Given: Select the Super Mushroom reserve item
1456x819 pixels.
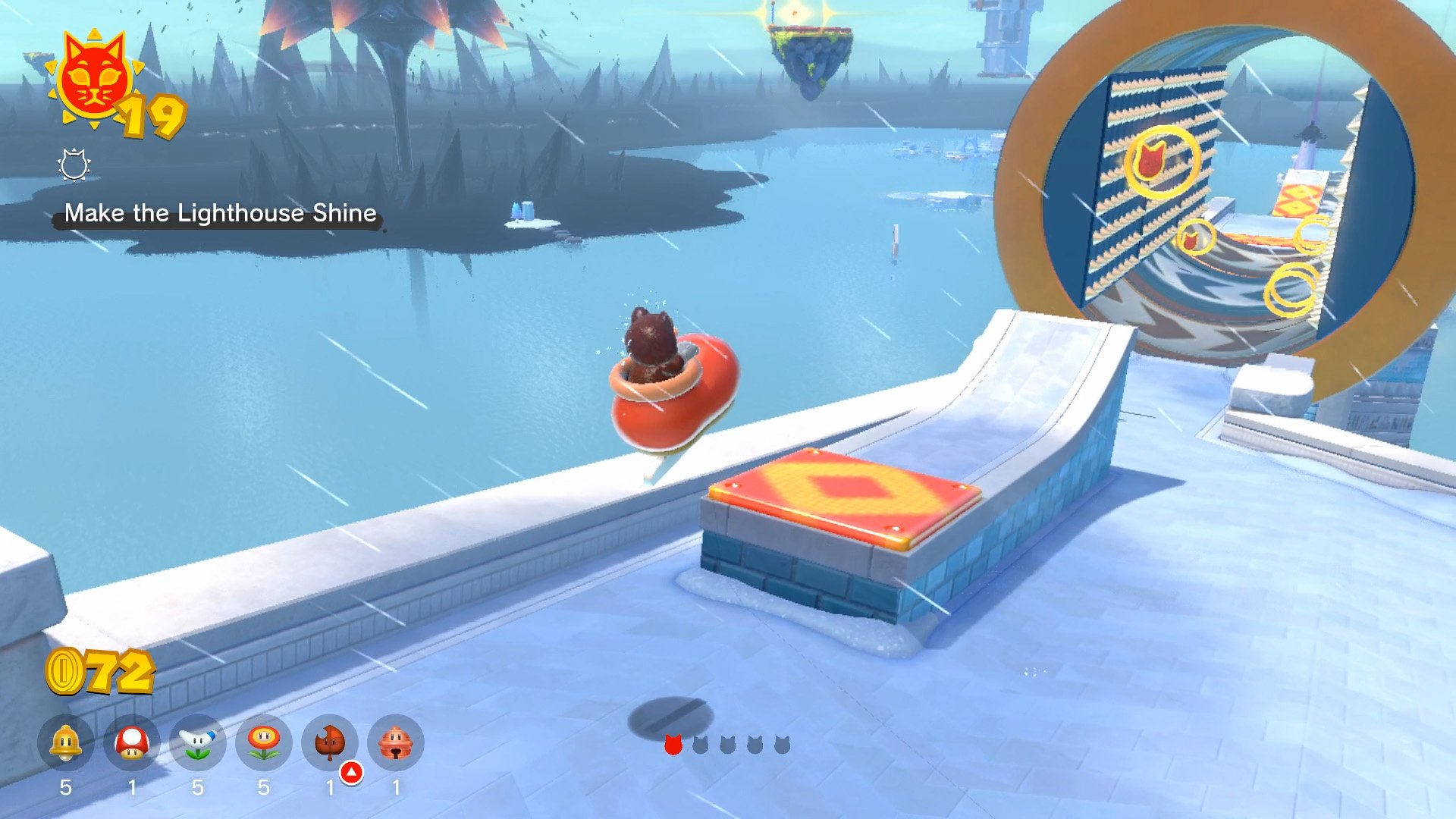Looking at the screenshot, I should click(132, 742).
